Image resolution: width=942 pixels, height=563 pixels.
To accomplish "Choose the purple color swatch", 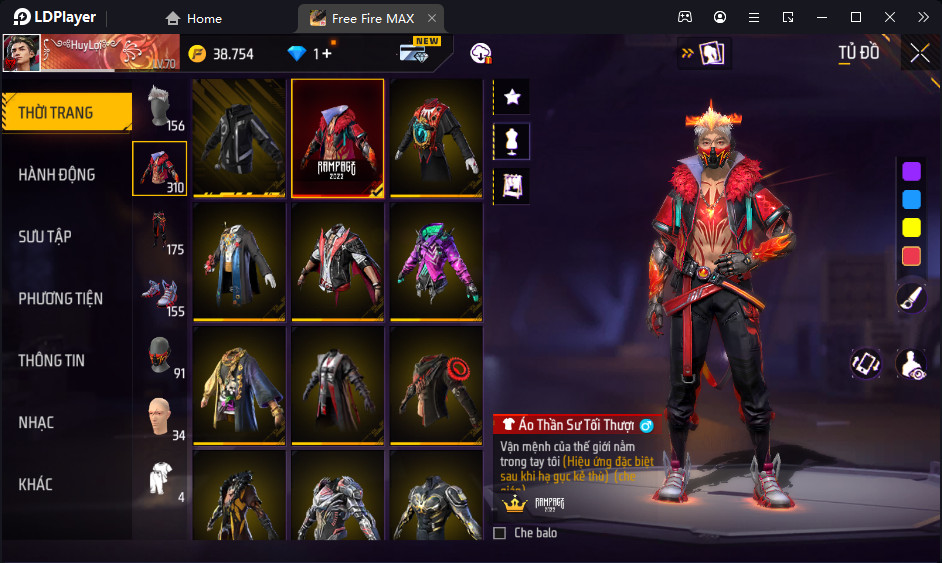I will (911, 171).
